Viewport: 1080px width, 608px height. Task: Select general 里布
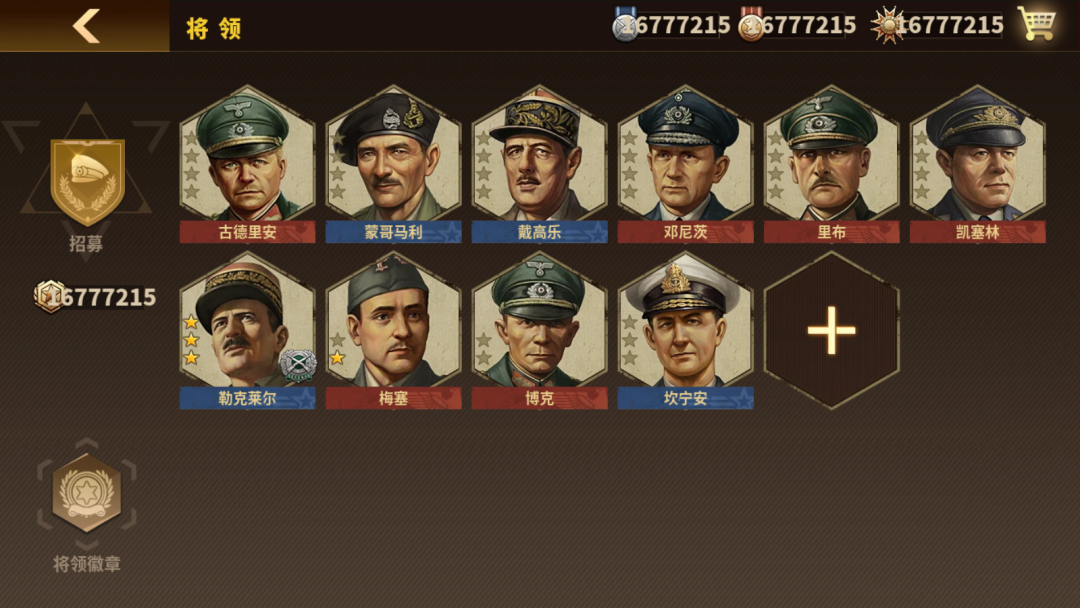tap(831, 160)
